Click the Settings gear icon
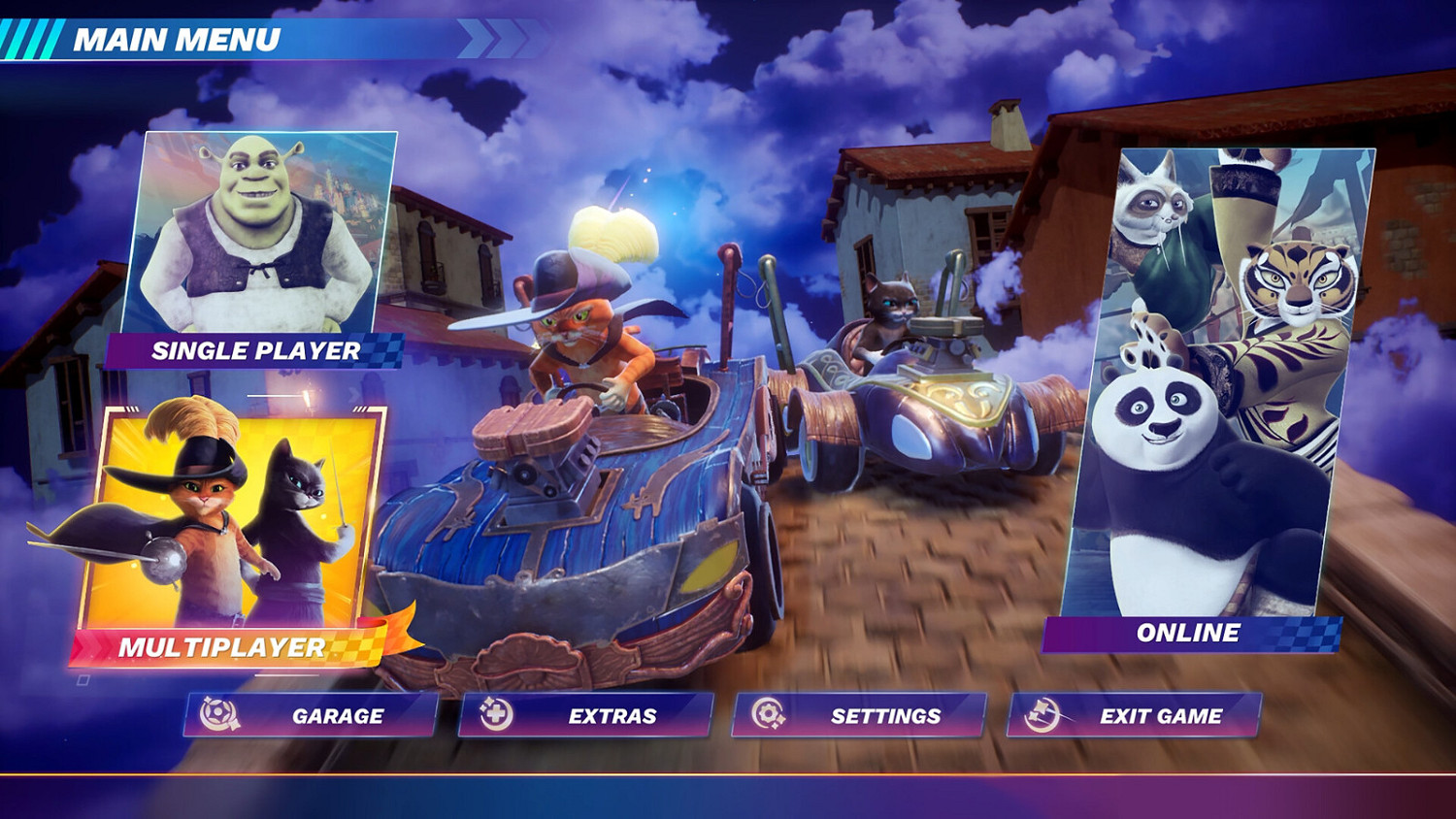This screenshot has width=1456, height=819. pos(769,714)
